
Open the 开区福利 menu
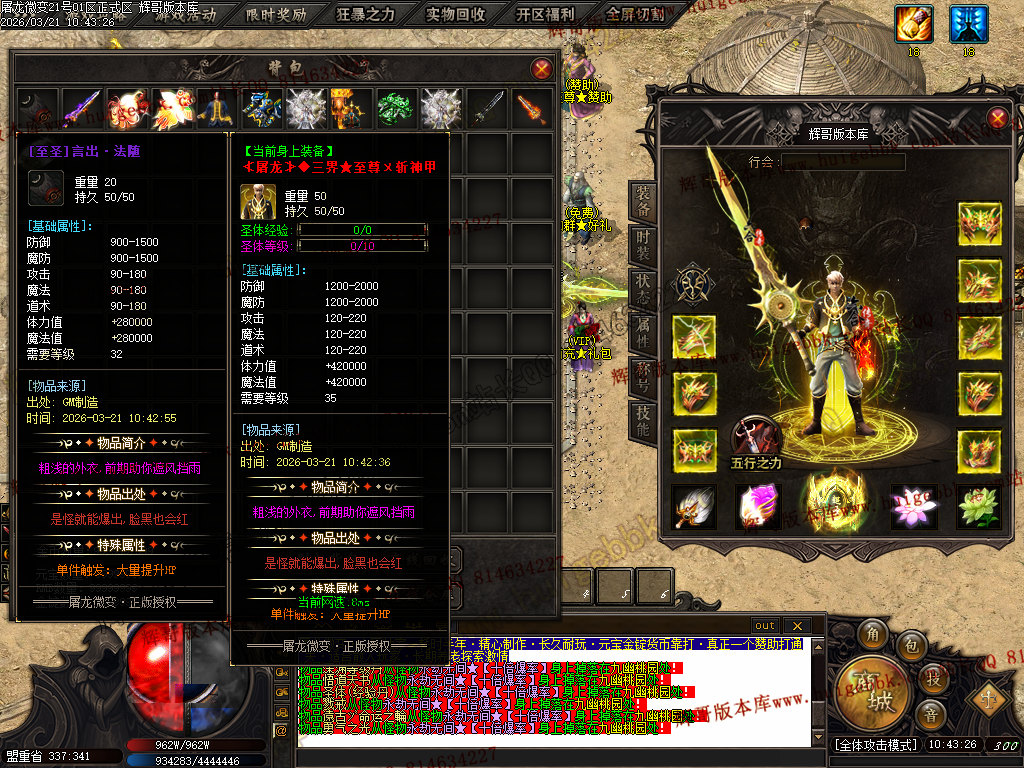click(546, 14)
